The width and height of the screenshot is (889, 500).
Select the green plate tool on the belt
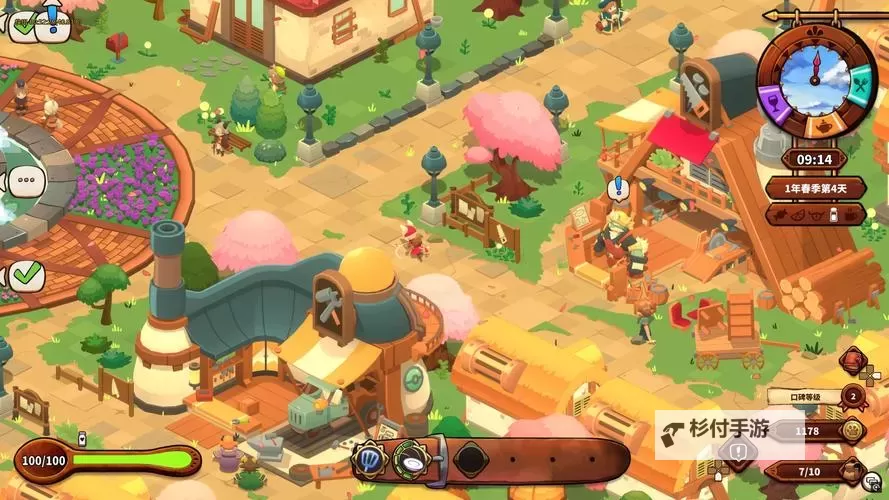tap(411, 460)
